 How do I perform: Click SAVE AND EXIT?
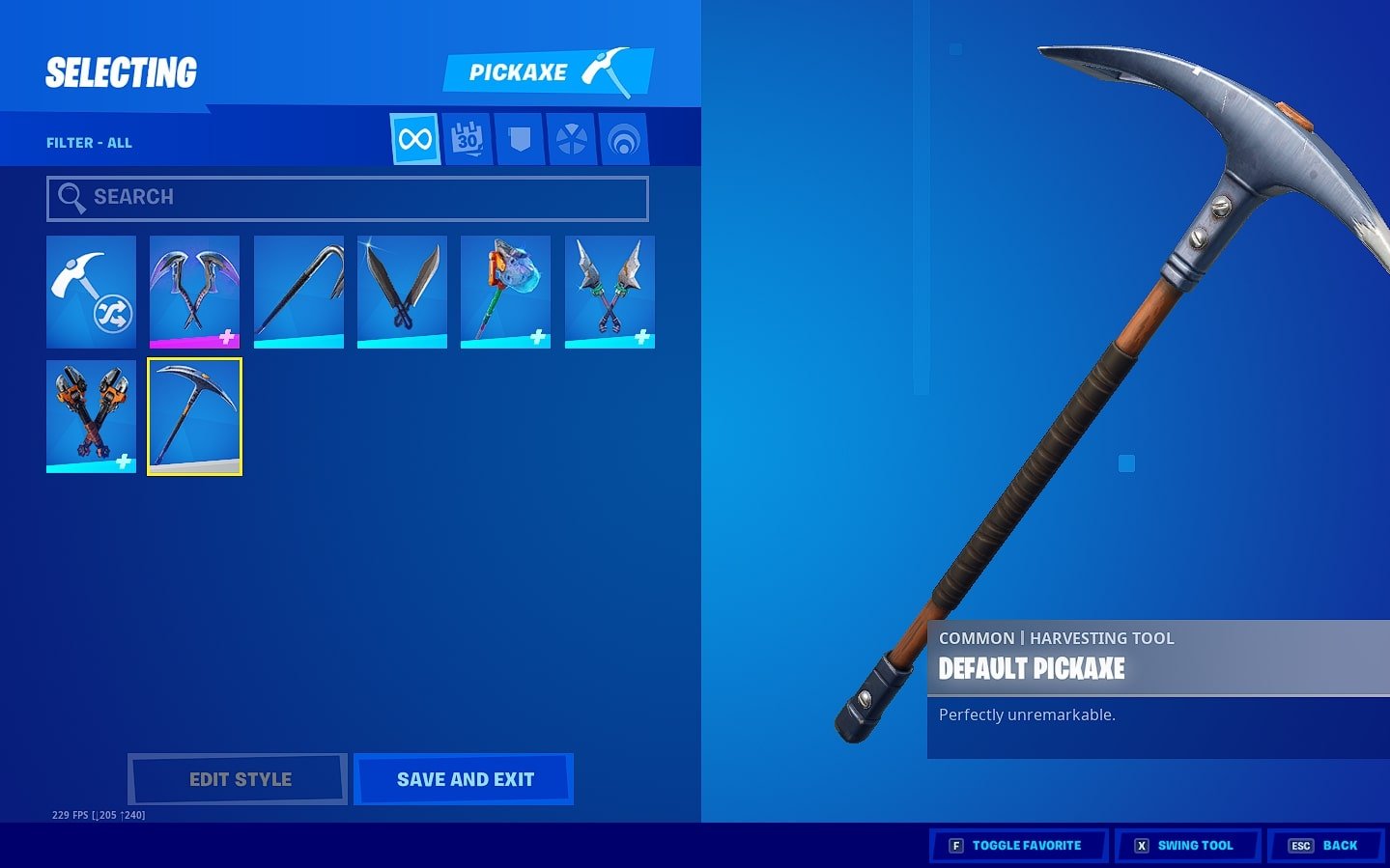tap(464, 779)
